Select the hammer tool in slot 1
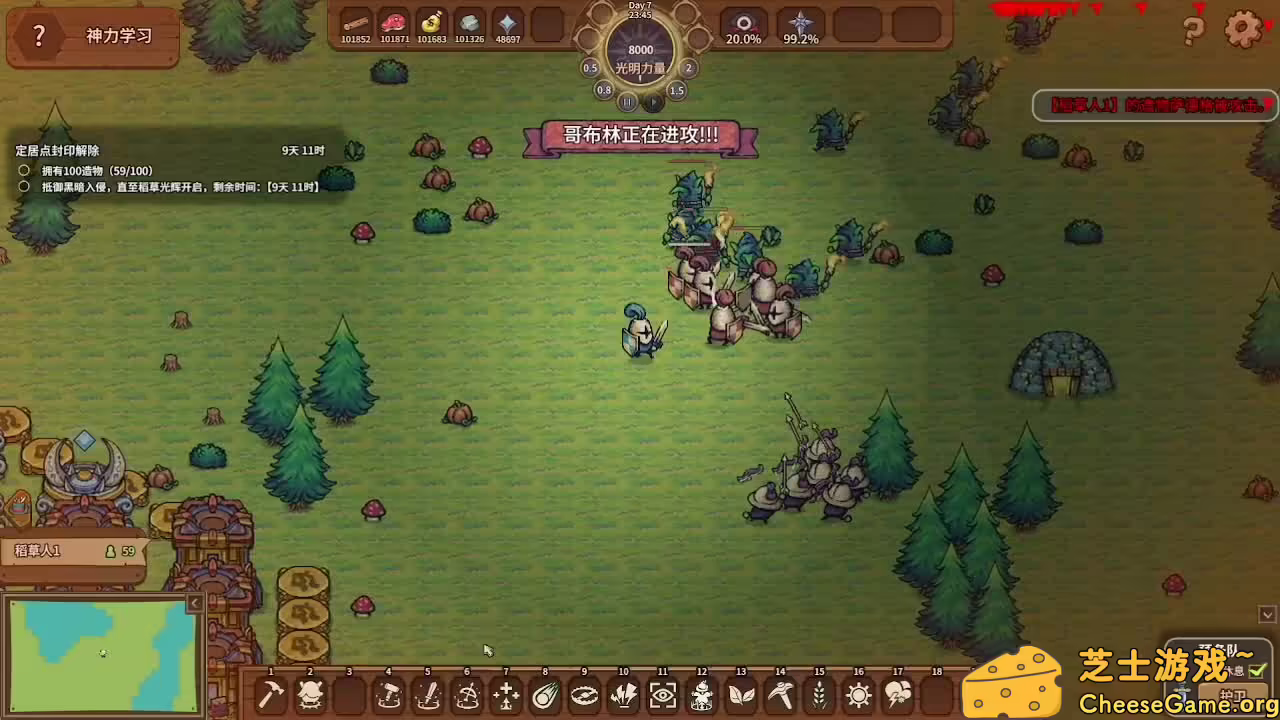This screenshot has width=1280, height=720. pyautogui.click(x=271, y=695)
